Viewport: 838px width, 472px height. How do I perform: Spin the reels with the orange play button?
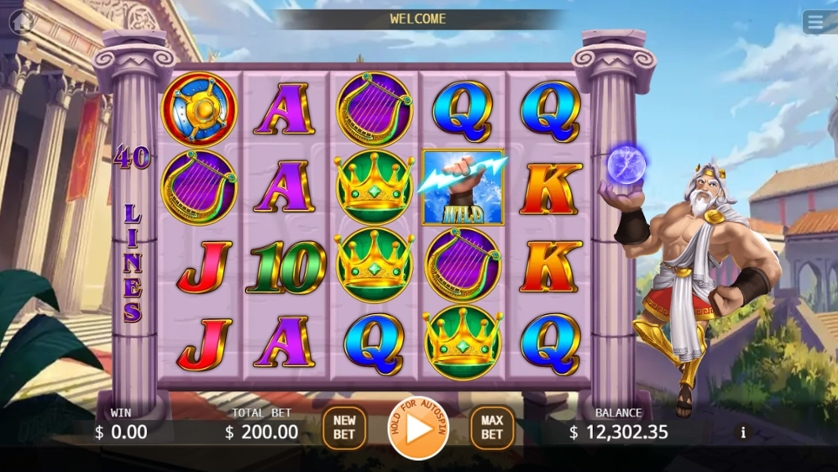(418, 428)
